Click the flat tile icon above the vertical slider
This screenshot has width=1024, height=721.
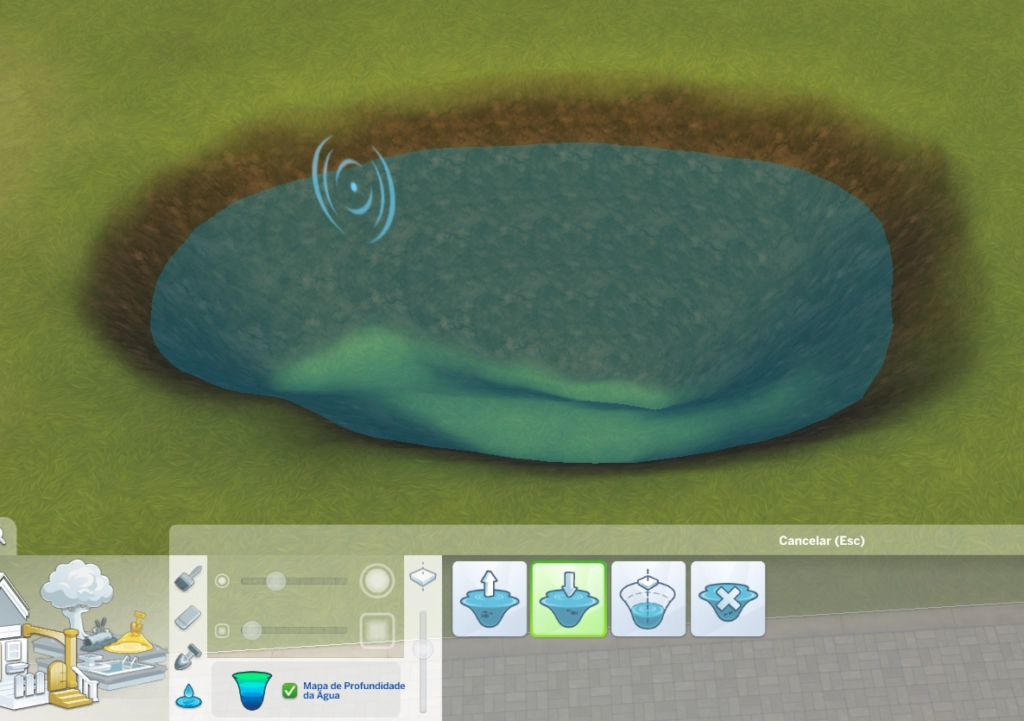(423, 577)
